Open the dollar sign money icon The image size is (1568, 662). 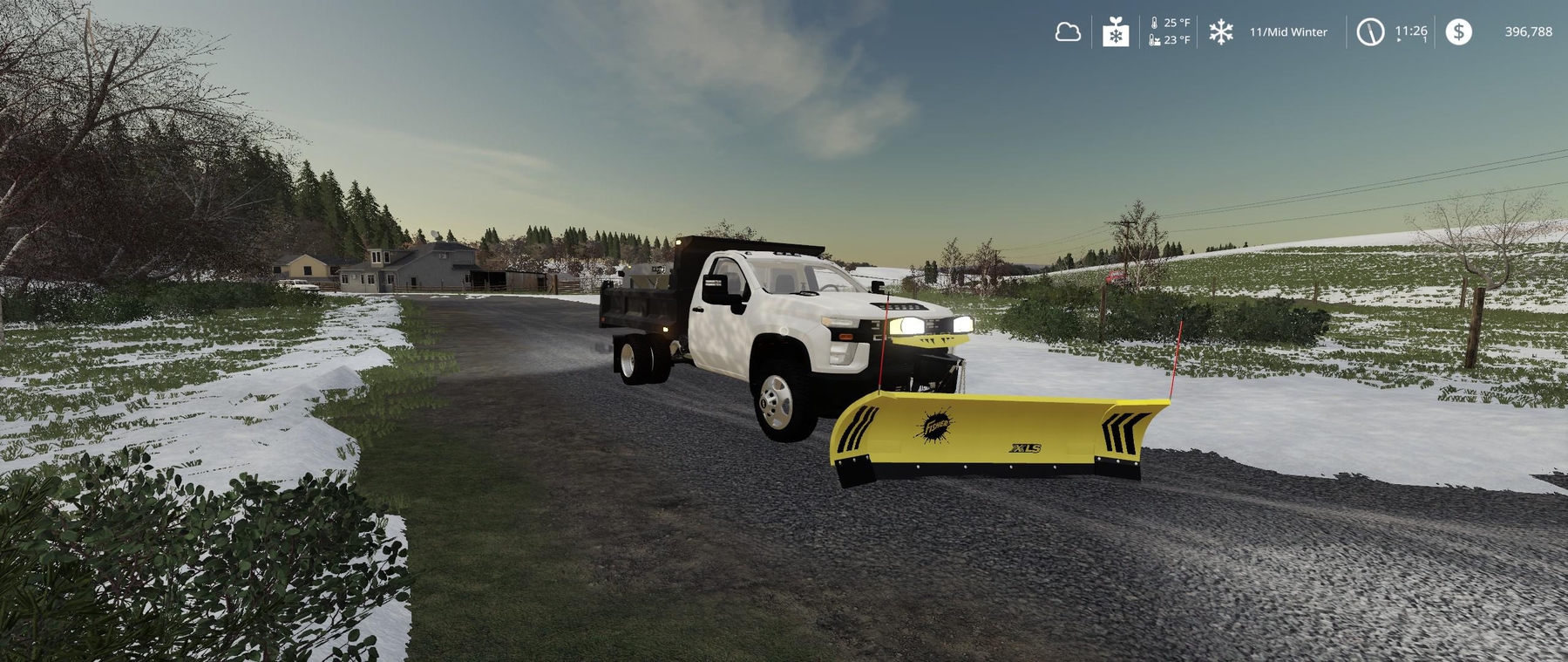1458,32
